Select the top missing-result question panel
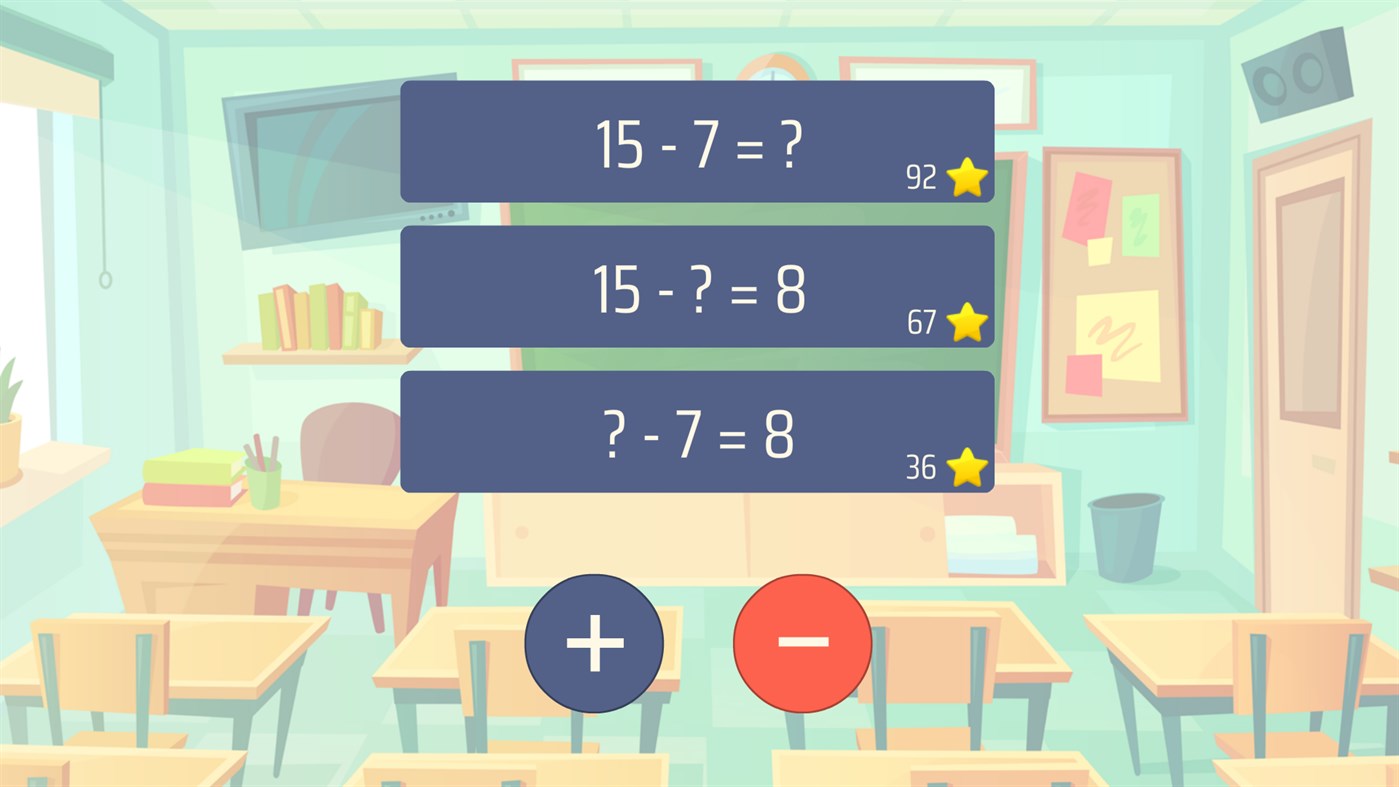The height and width of the screenshot is (787, 1399). 697,141
